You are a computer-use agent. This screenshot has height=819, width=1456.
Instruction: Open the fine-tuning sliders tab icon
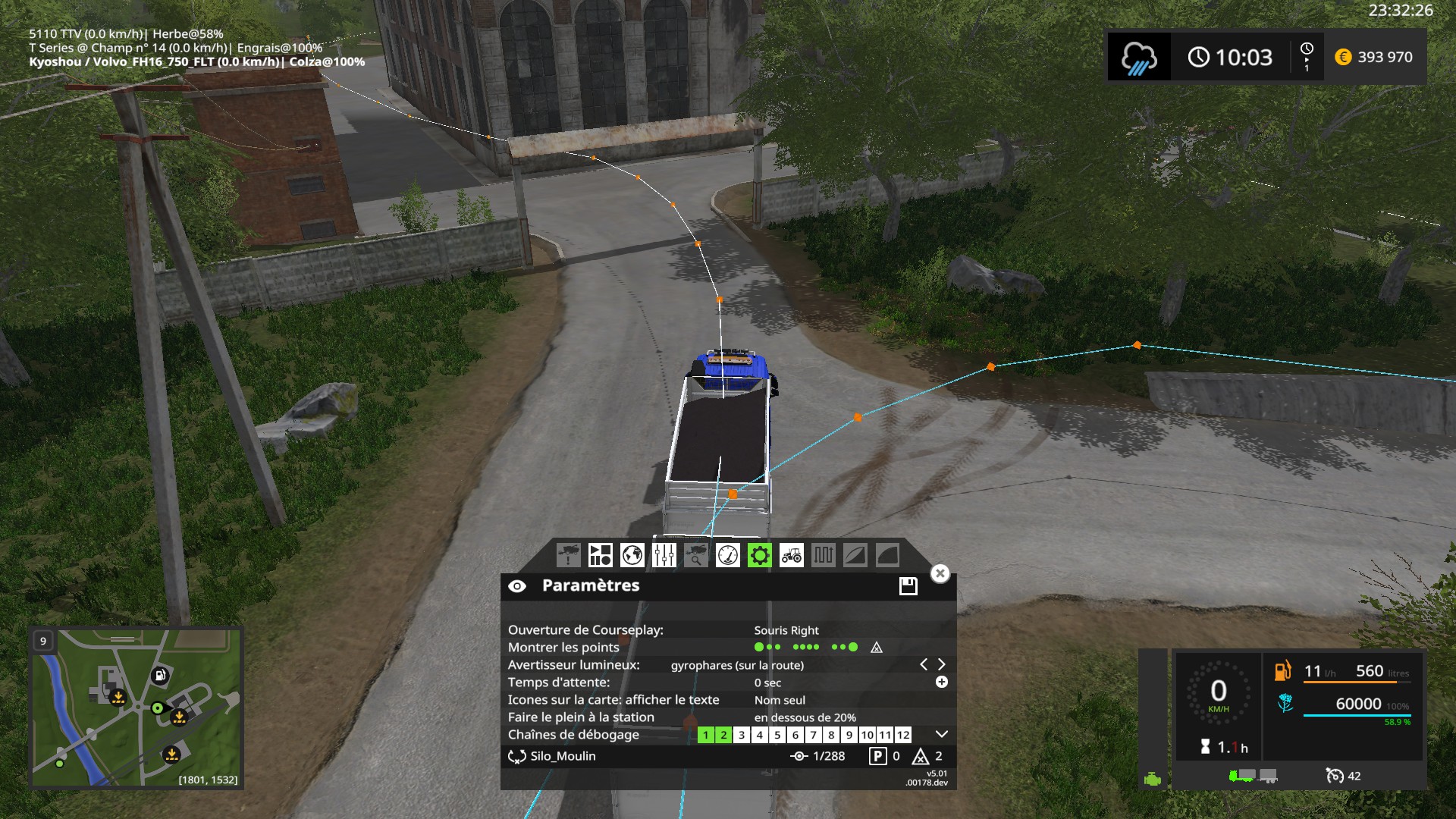coord(665,555)
